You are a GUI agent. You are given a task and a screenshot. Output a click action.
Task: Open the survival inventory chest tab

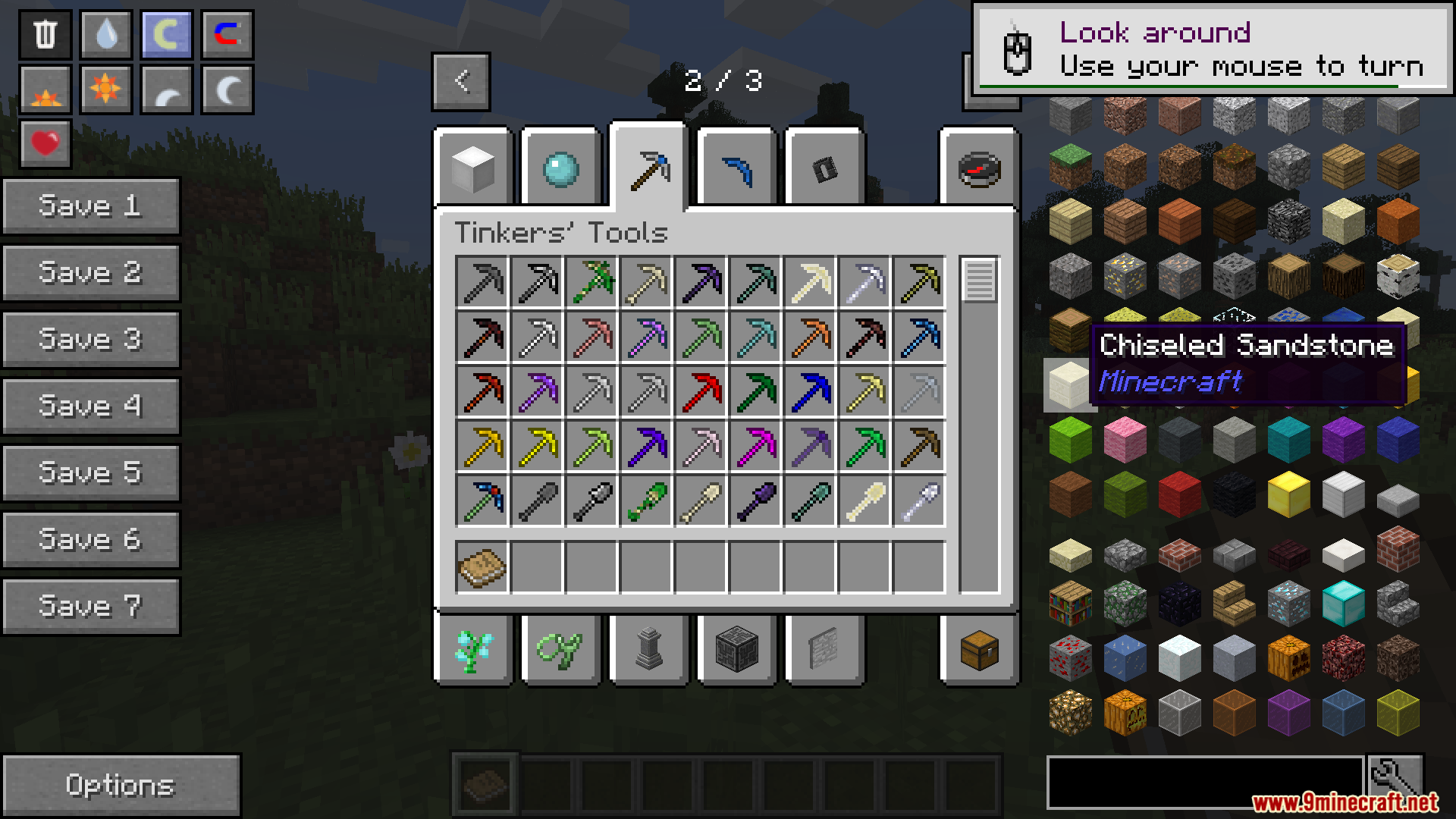979,650
